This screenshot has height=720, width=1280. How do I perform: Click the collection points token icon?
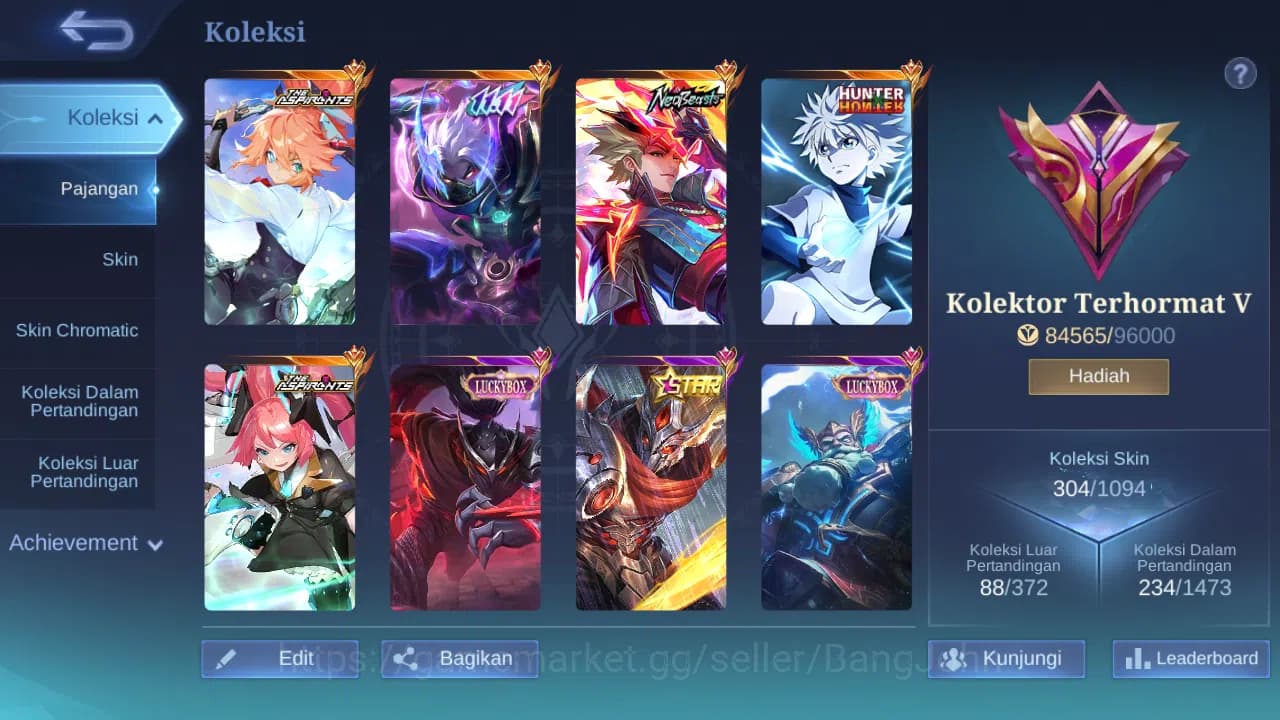(1028, 336)
